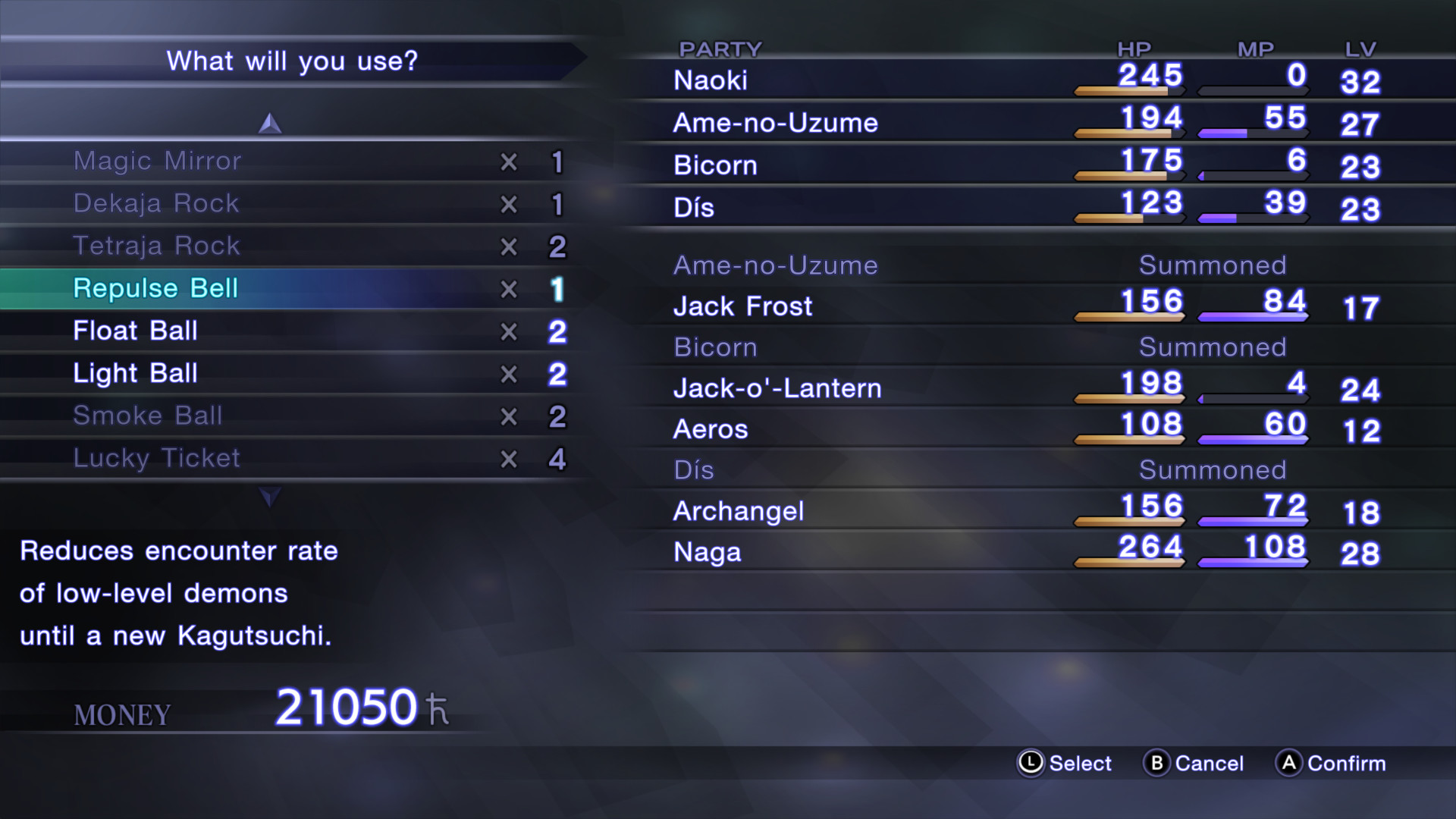The height and width of the screenshot is (819, 1456).
Task: Click the B Cancel button icon
Action: [x=1158, y=764]
